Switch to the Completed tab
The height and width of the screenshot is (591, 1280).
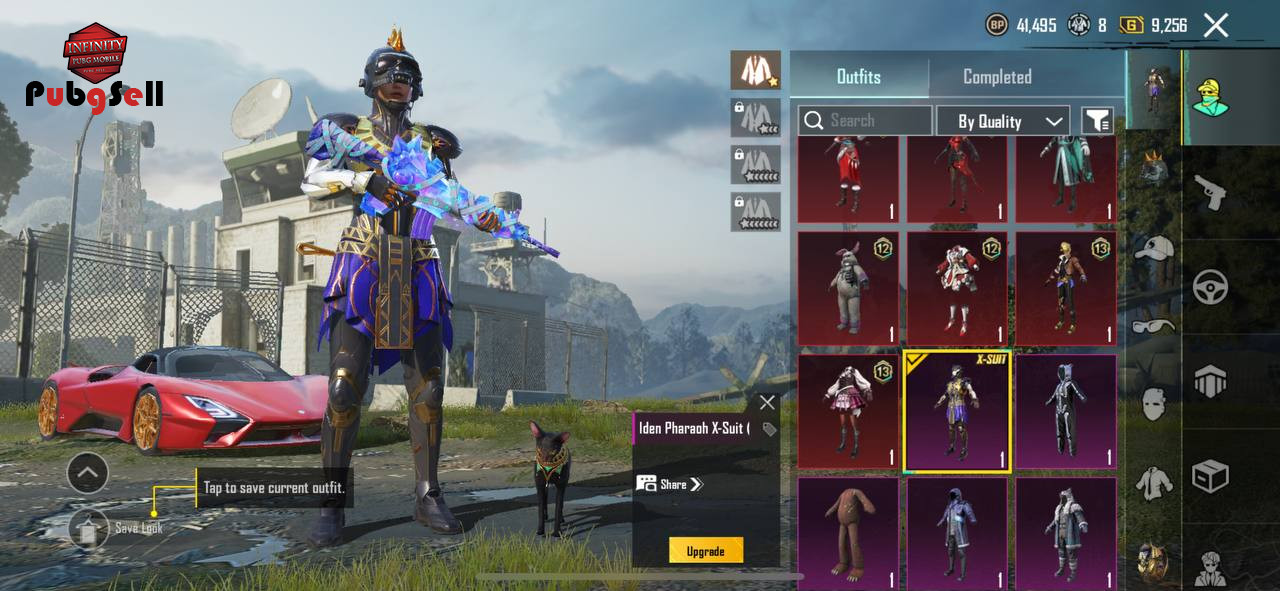(x=997, y=77)
